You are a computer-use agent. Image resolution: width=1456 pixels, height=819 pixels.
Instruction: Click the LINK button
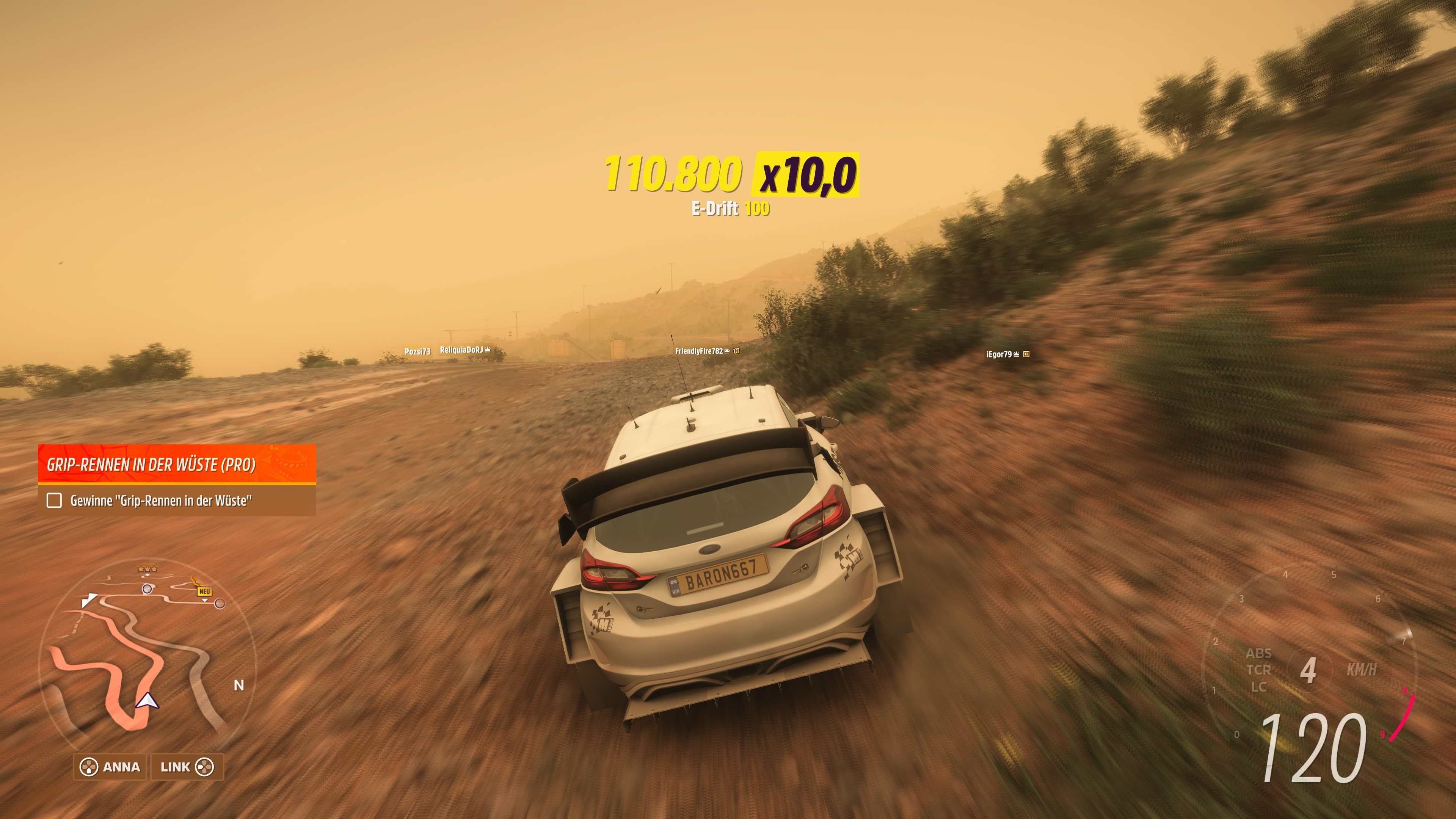(x=176, y=767)
